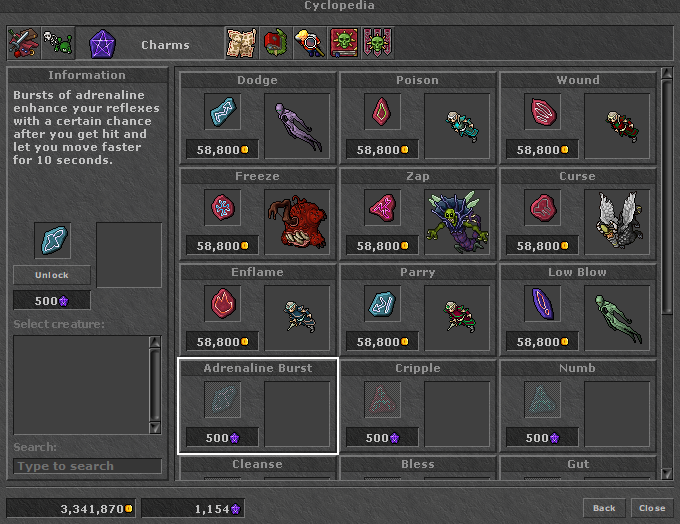
Task: Close the Cyclopedia window
Action: [652, 508]
